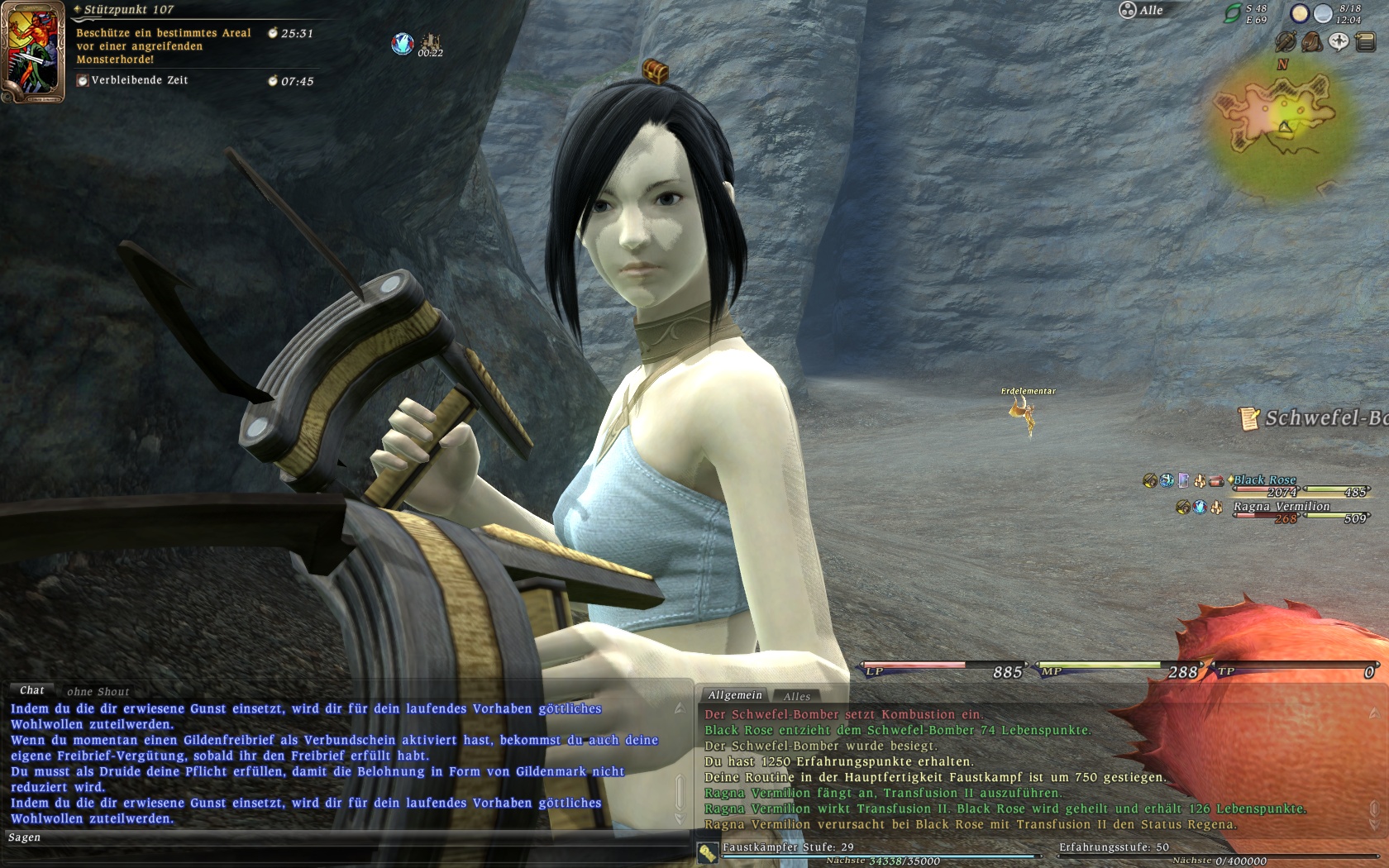Select party member Black Rose

pyautogui.click(x=1264, y=480)
